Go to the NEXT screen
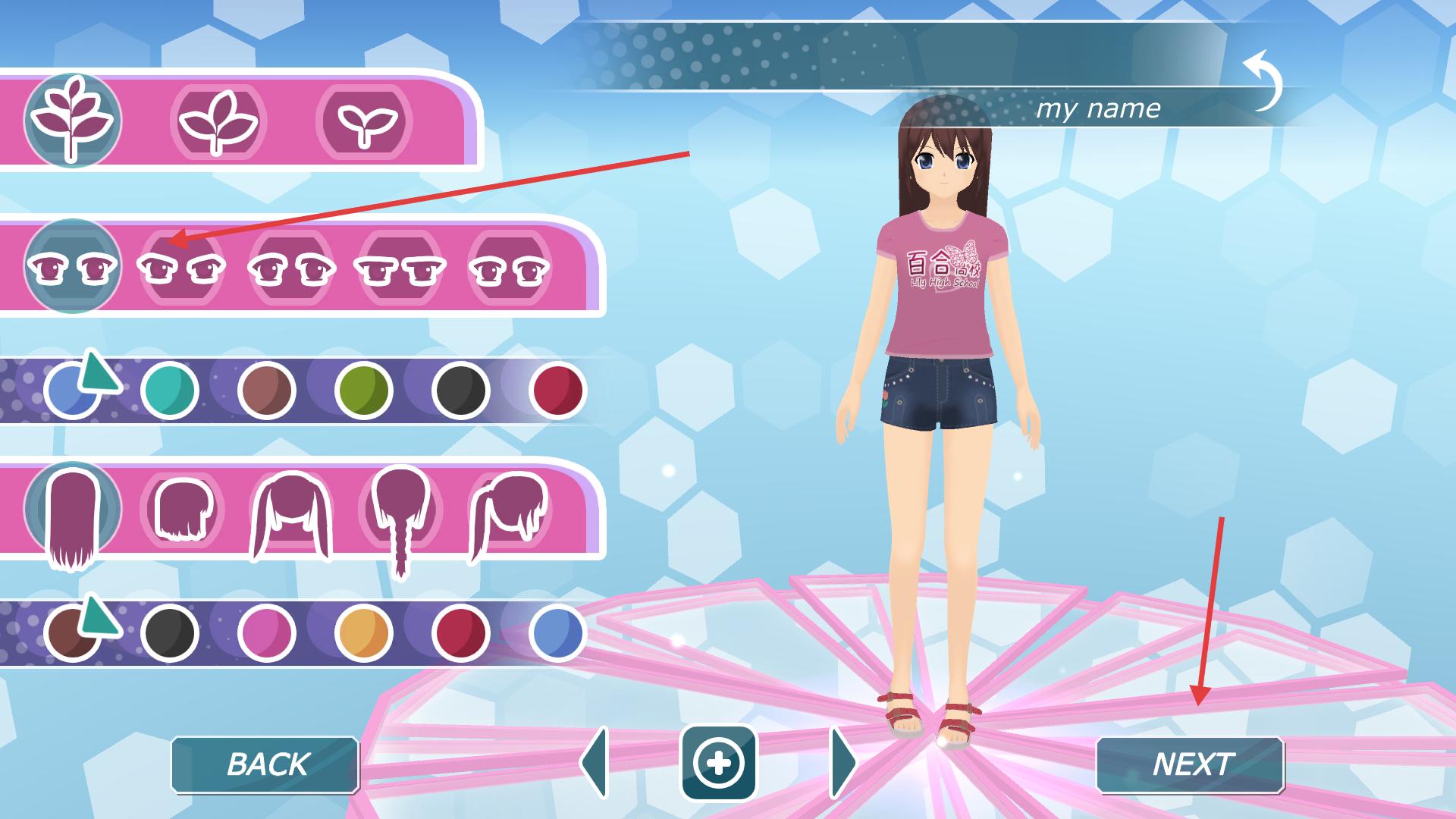Viewport: 1456px width, 819px height. pos(1190,764)
